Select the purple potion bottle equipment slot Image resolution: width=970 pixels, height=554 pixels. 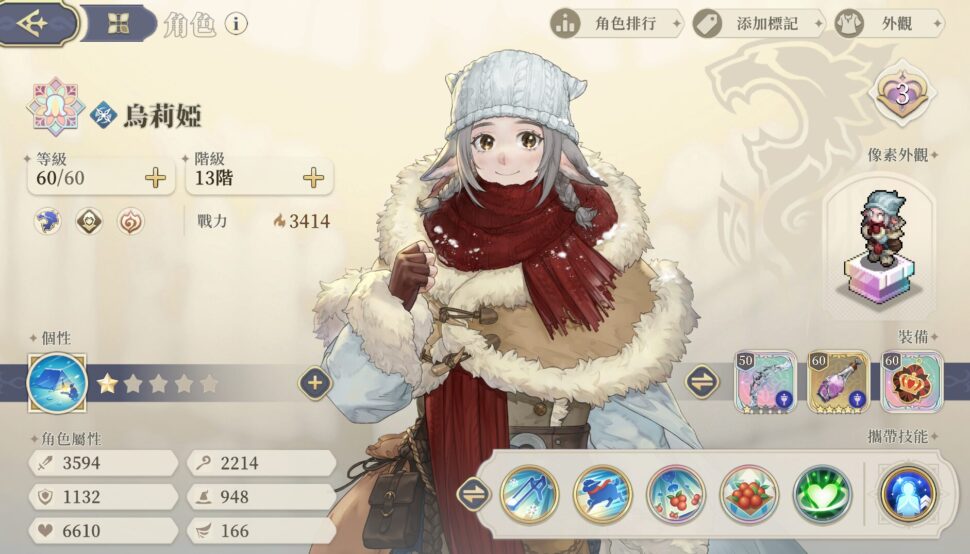838,381
